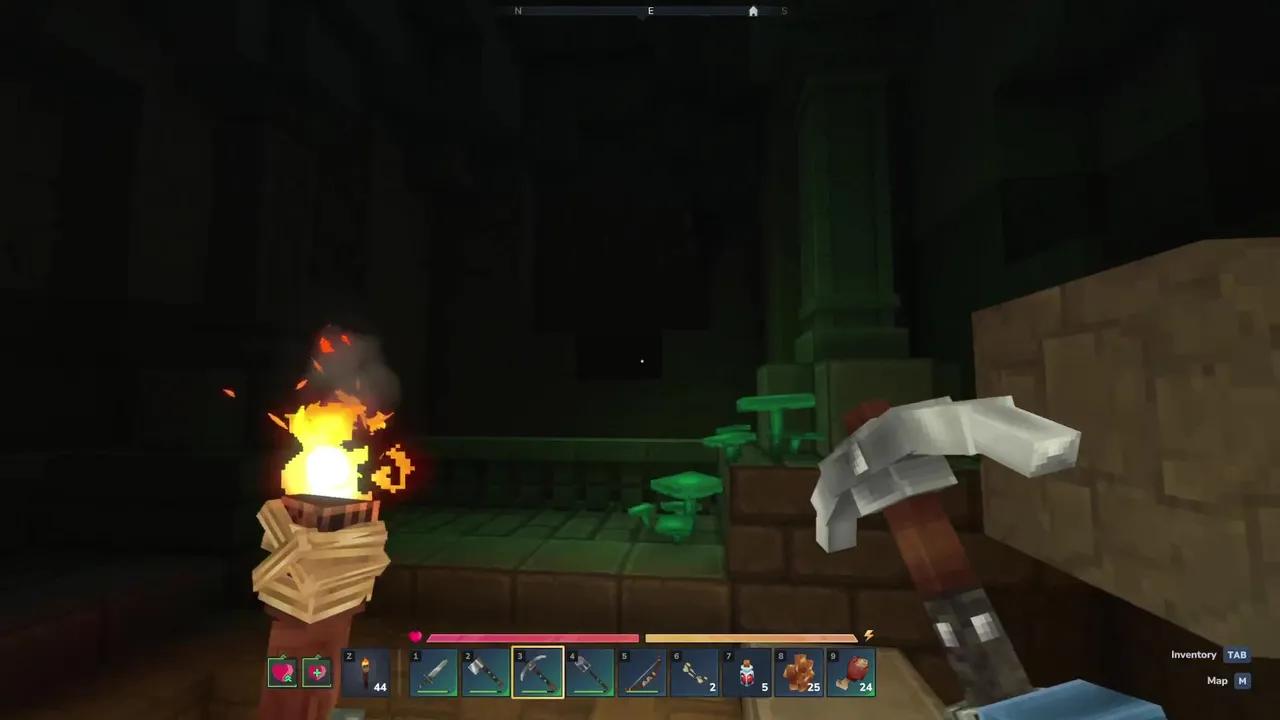Click the green health plus icon left of hotbar

point(317,671)
